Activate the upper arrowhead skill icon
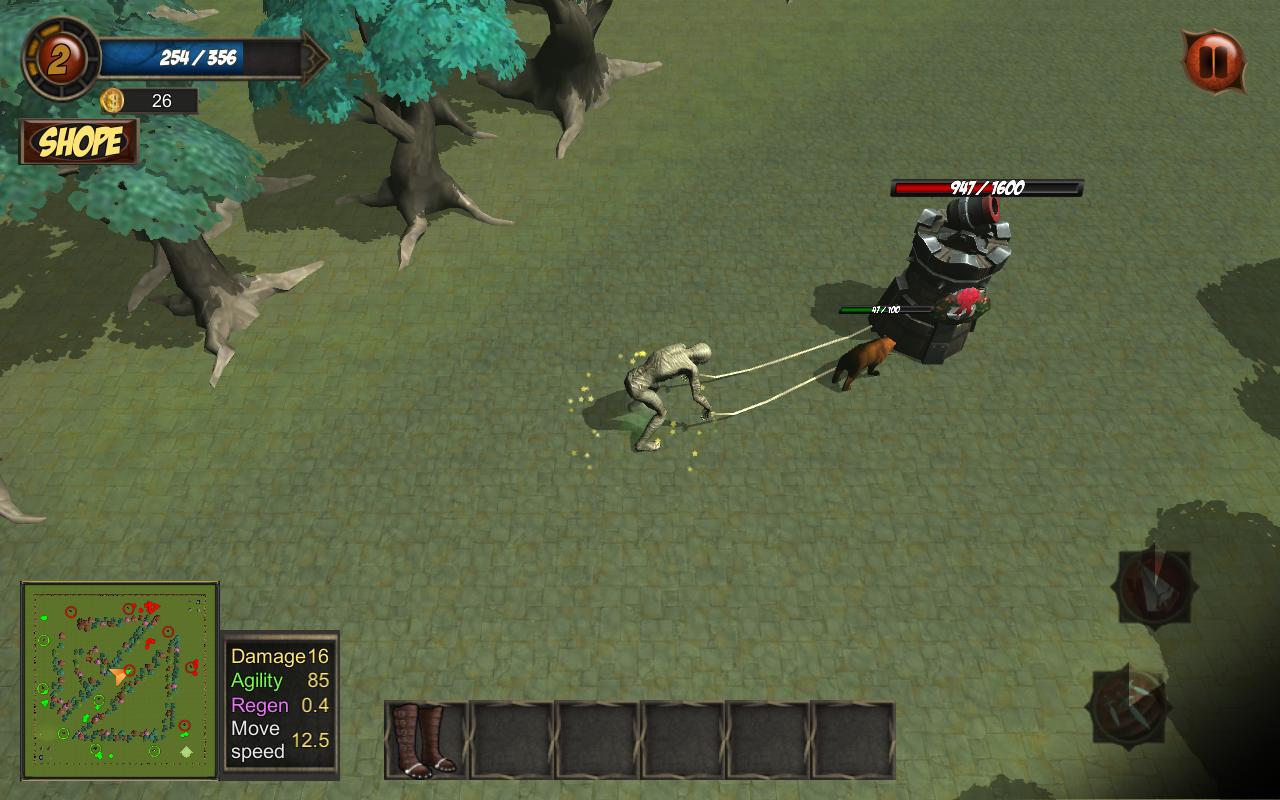 point(1155,586)
